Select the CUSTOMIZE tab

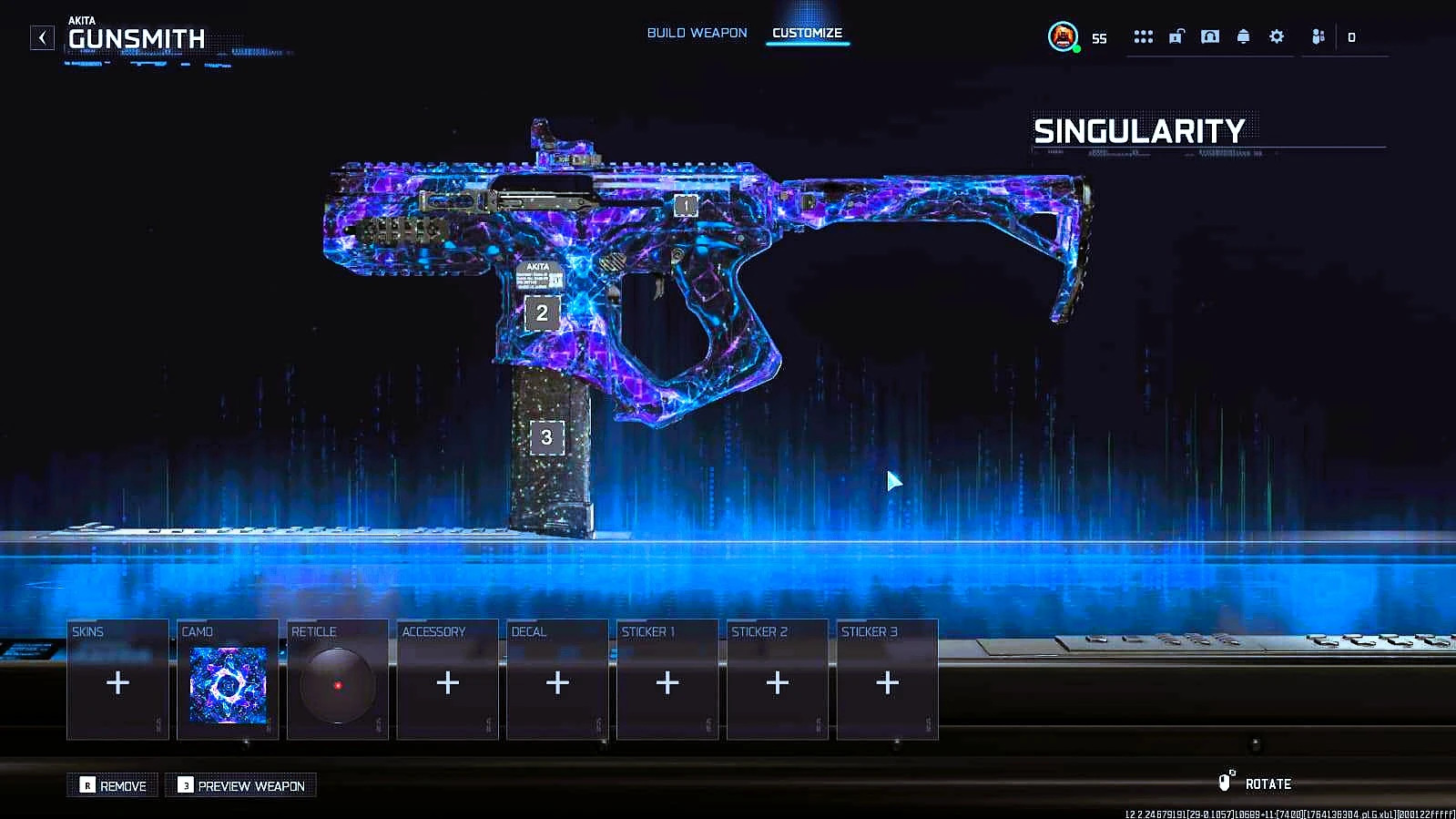pyautogui.click(x=807, y=32)
